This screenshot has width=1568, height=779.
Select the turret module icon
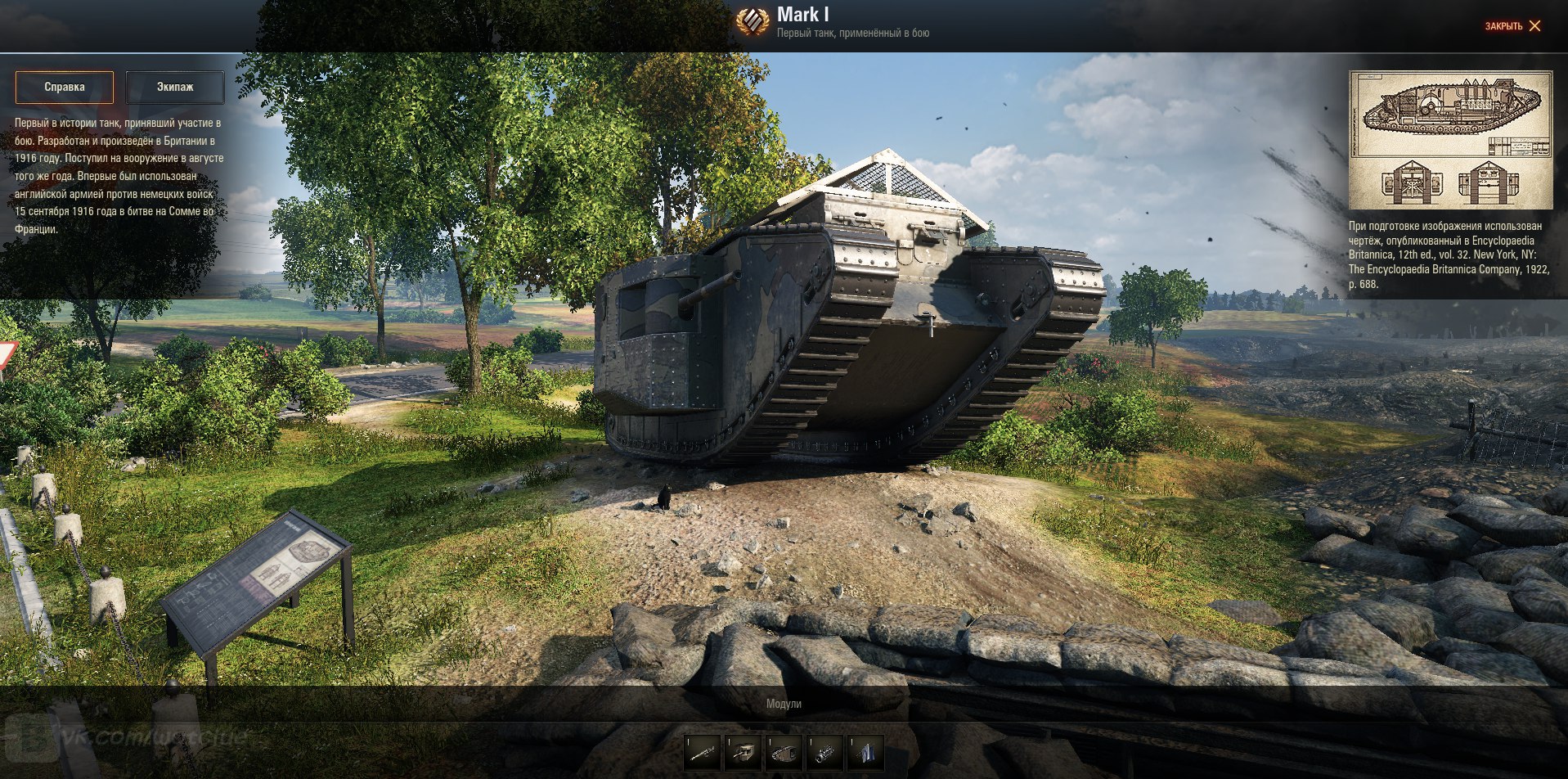coord(744,752)
